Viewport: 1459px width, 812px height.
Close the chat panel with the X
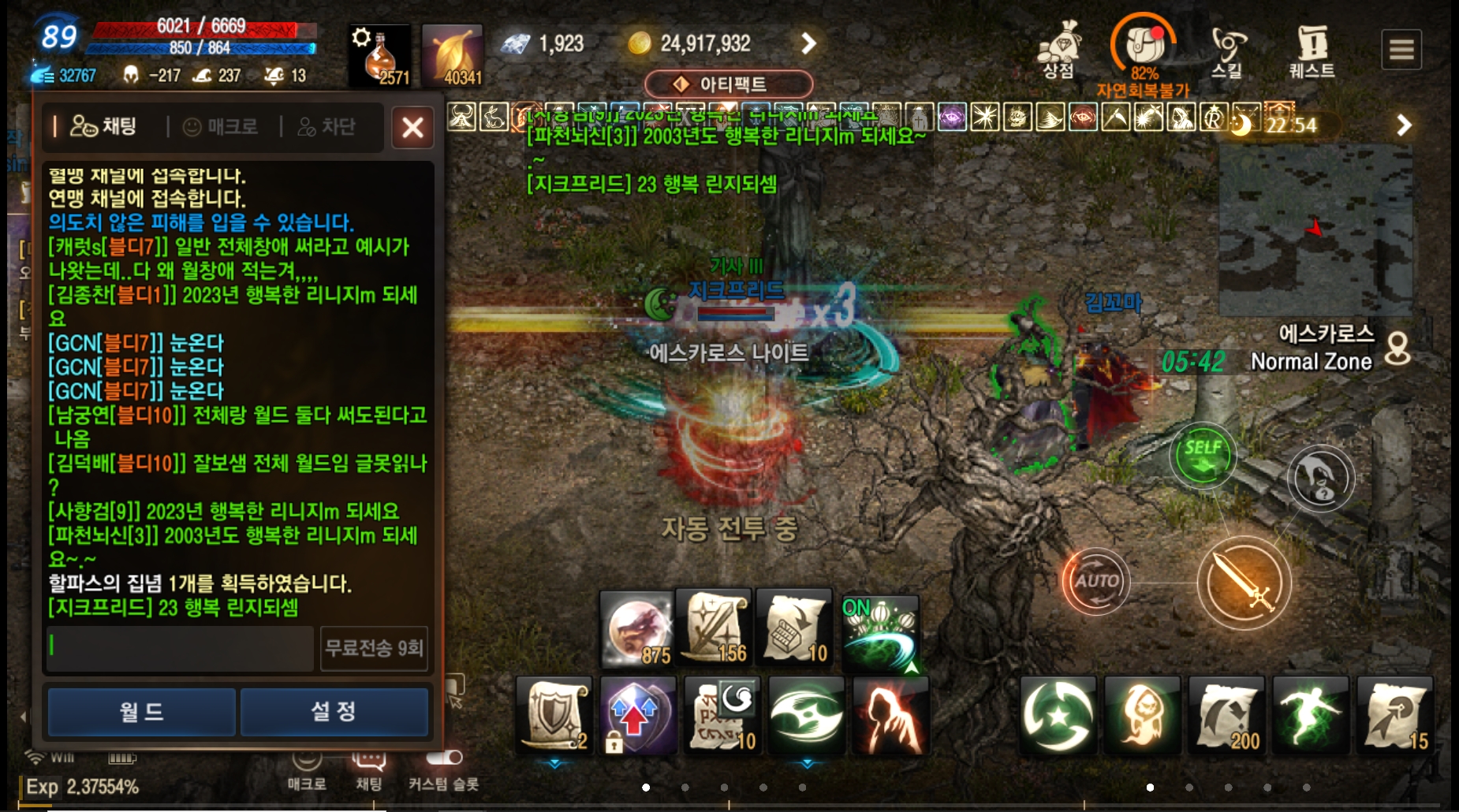click(412, 127)
